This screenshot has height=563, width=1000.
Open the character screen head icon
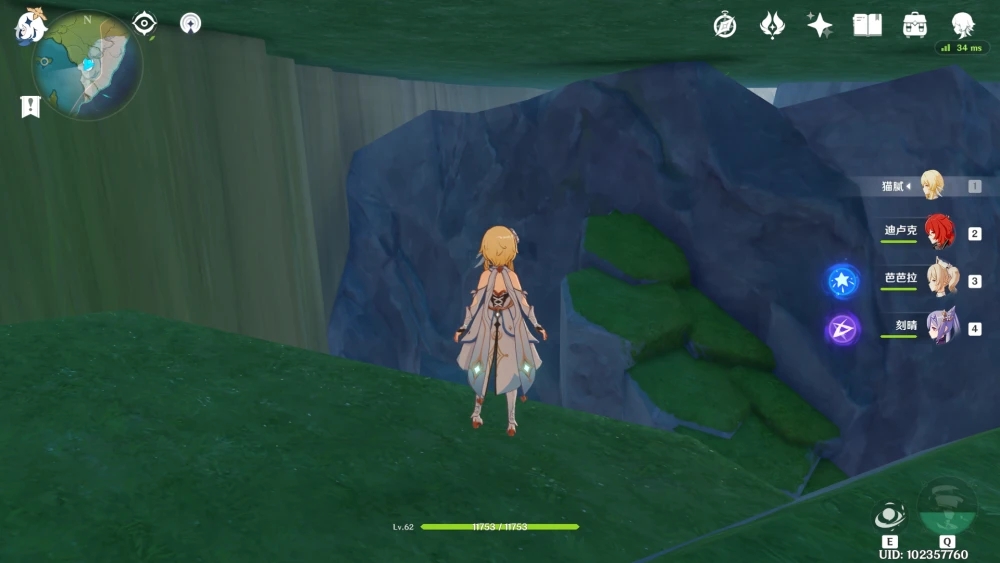pos(962,25)
